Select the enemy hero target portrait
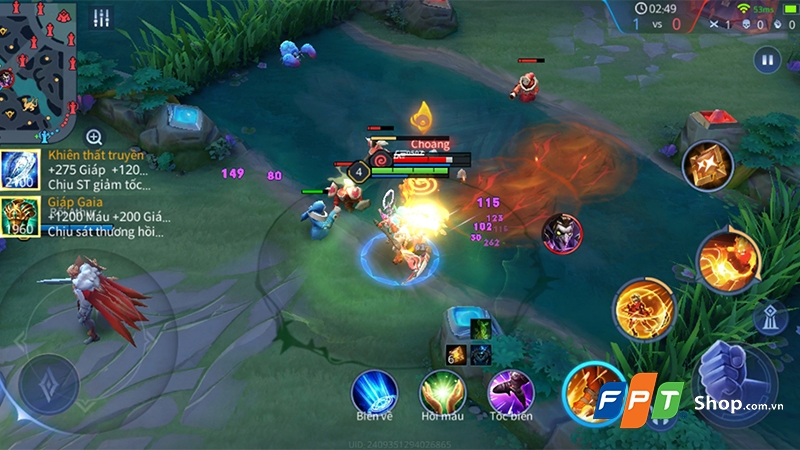800x450 pixels. (561, 234)
